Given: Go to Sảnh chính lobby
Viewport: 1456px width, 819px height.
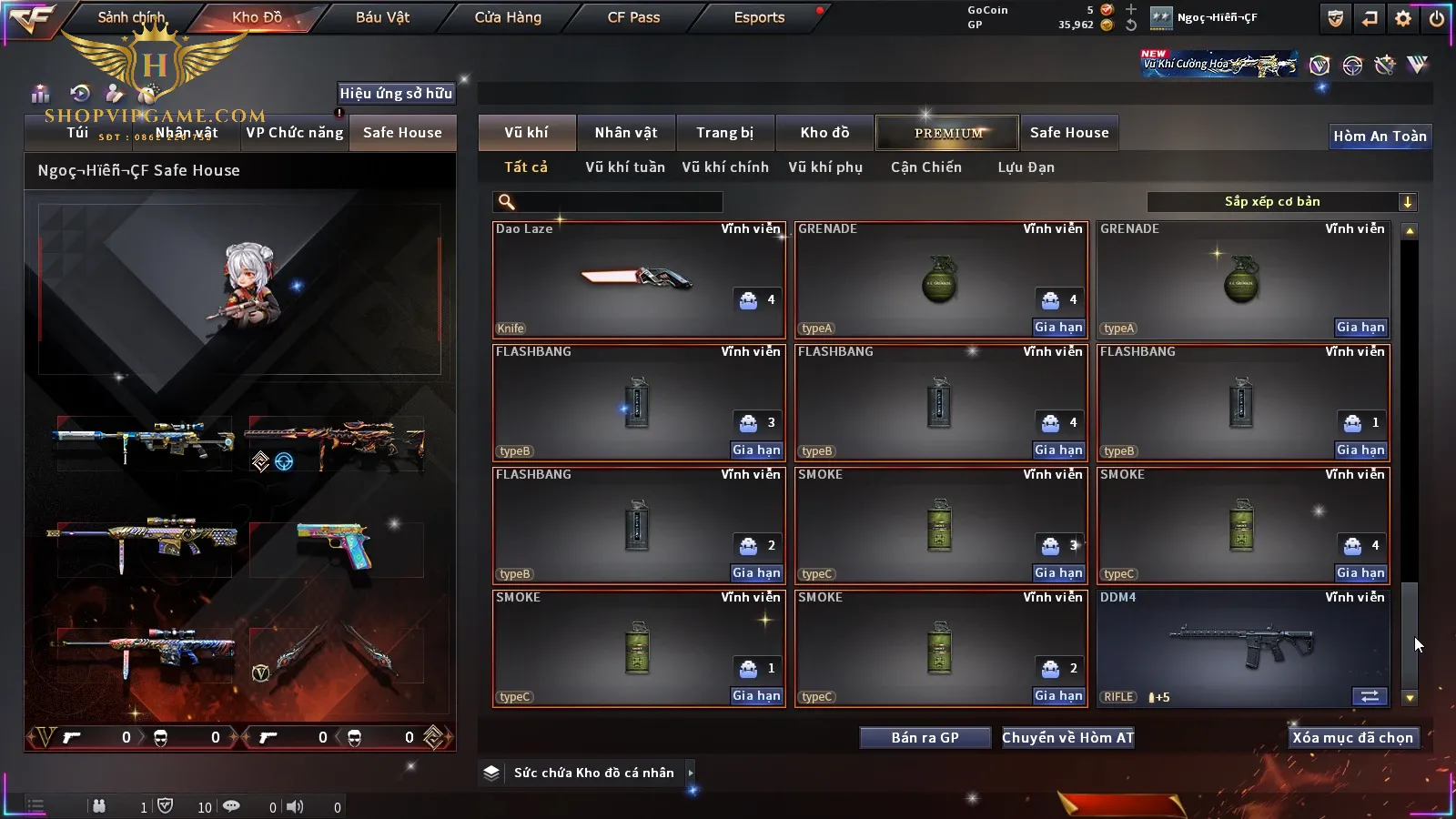Looking at the screenshot, I should tap(131, 17).
